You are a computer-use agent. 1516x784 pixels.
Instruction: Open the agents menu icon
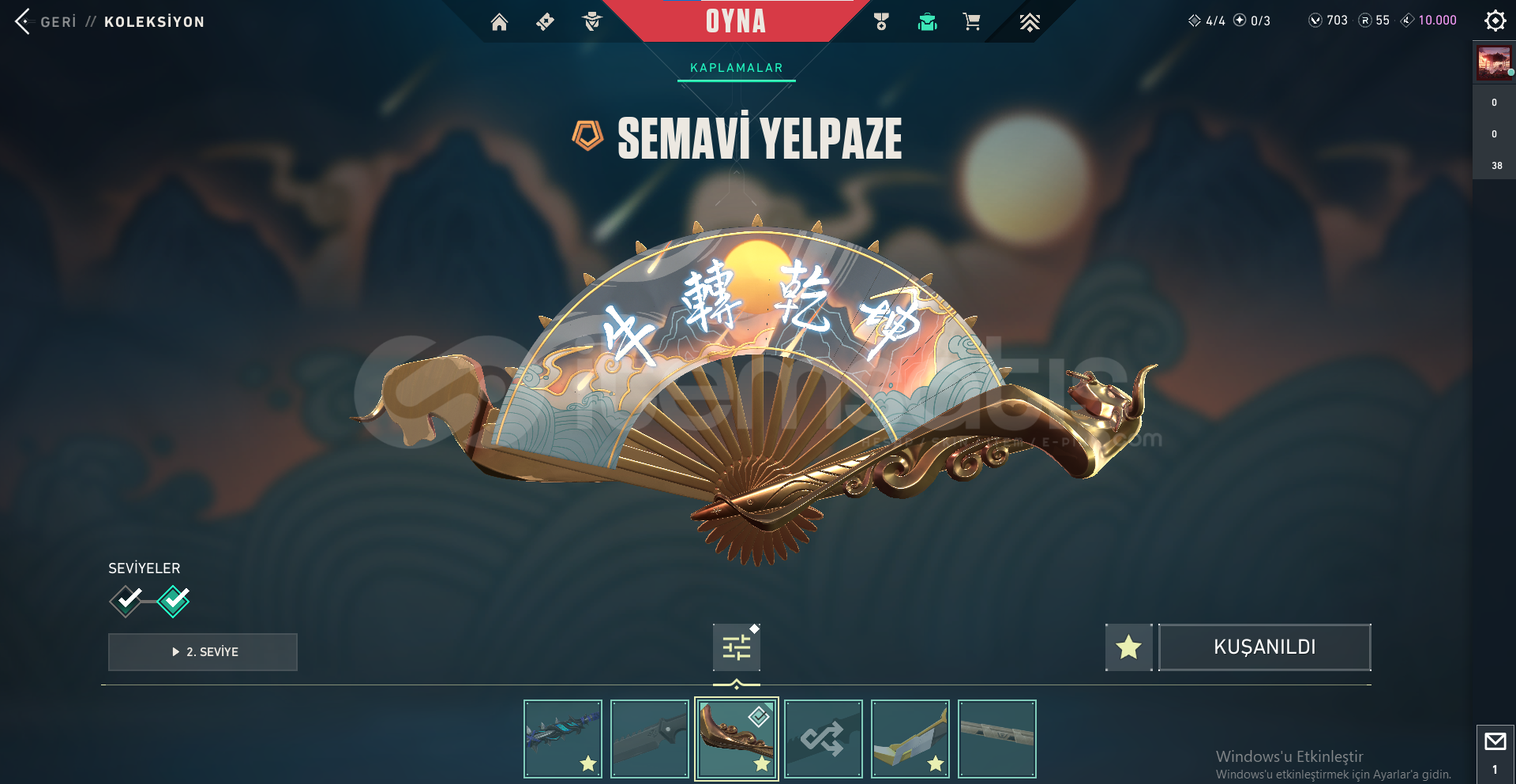(x=592, y=22)
